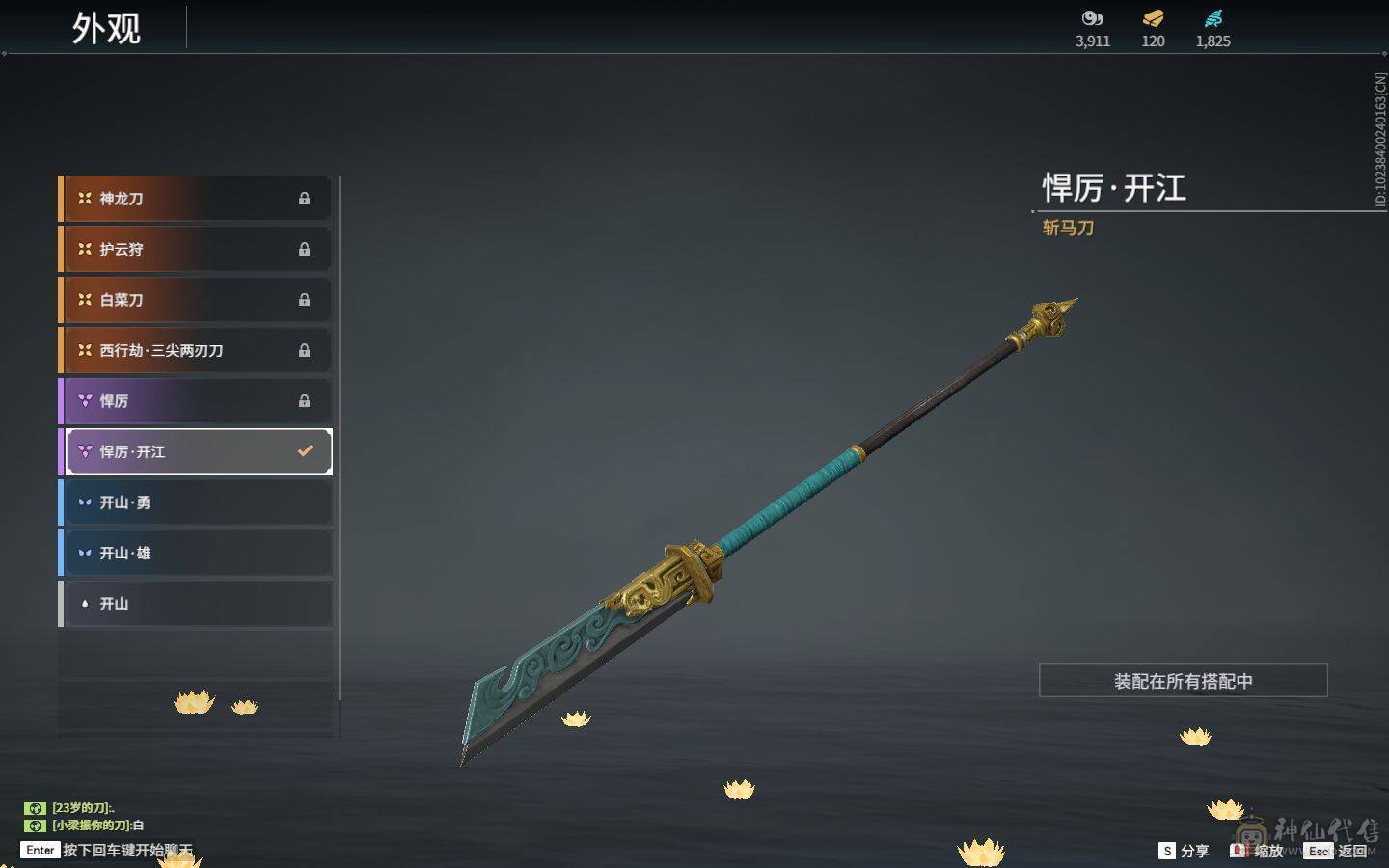
Task: Select 西行劫·三尖两刃刀 from the list
Action: click(x=196, y=350)
